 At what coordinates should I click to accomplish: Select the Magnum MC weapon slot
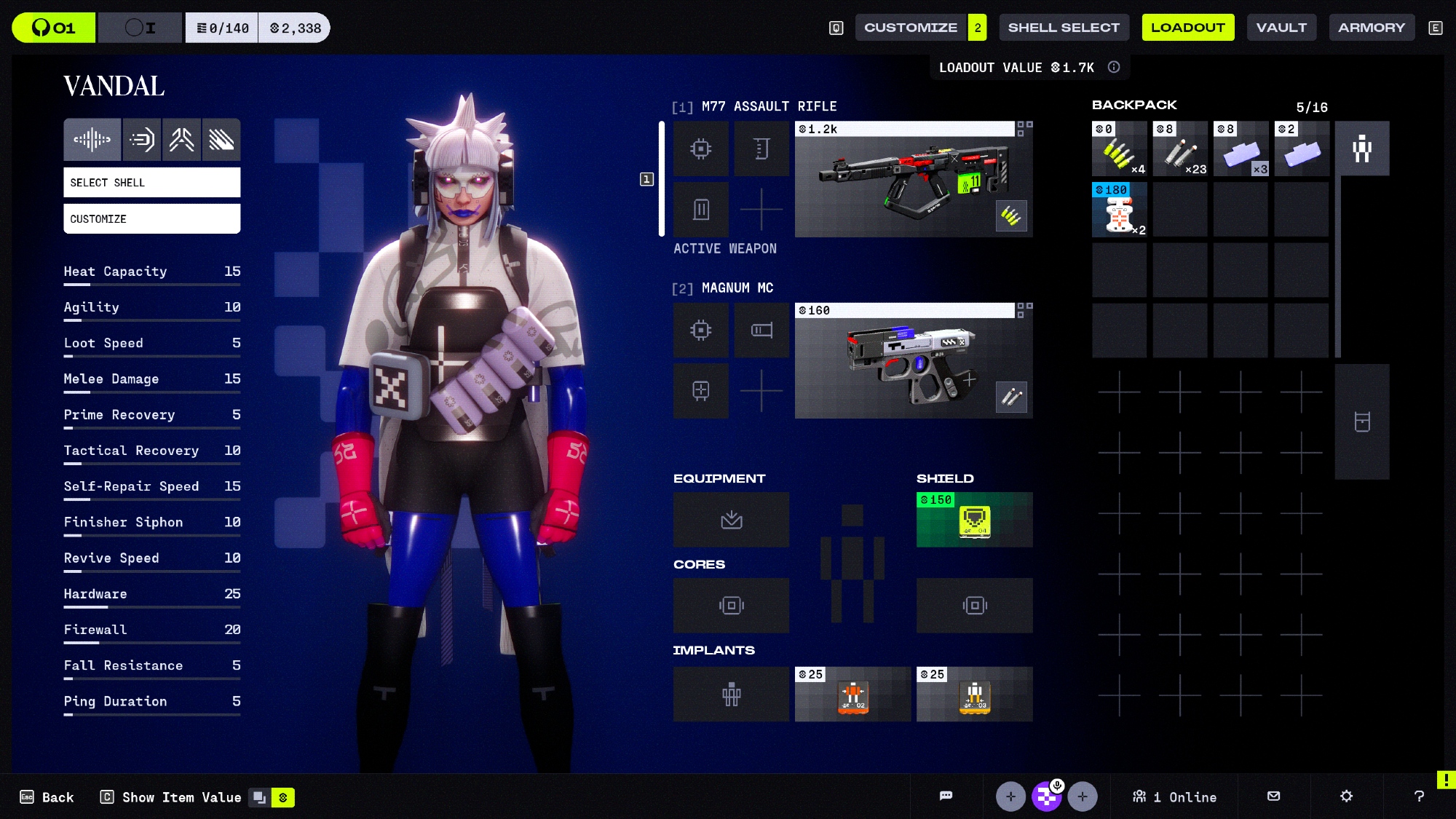(x=913, y=361)
